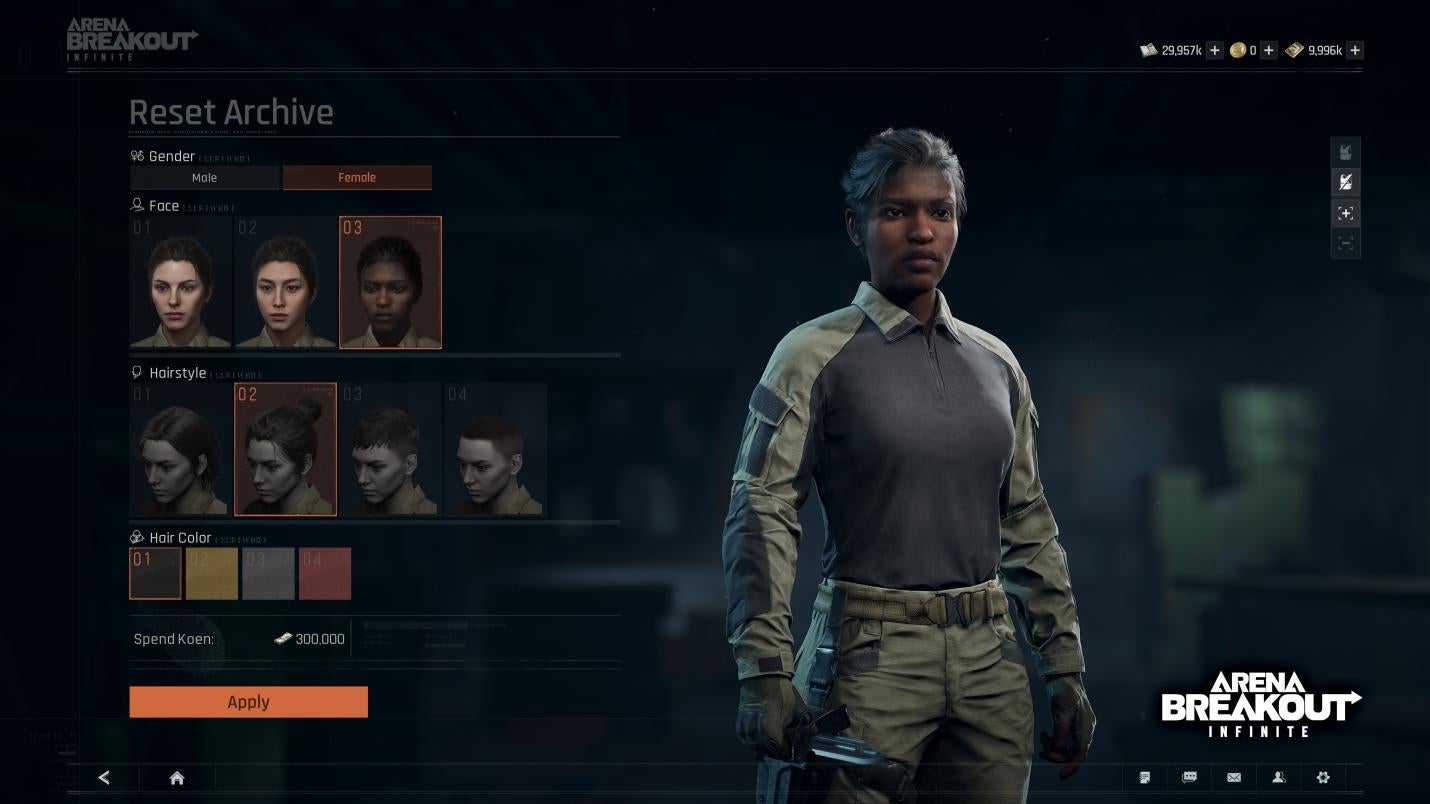Select the red hair color swatch

pyautogui.click(x=325, y=573)
